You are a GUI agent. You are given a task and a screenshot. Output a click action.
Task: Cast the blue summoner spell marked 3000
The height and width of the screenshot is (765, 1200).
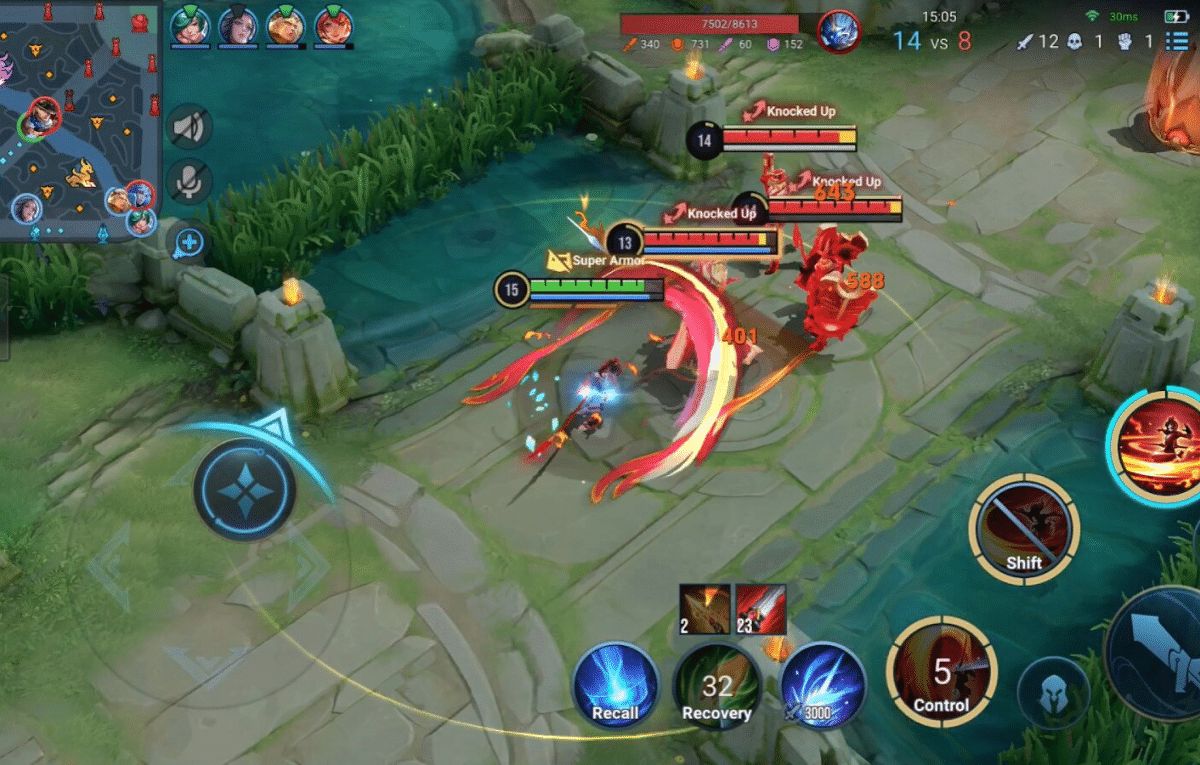[x=823, y=684]
